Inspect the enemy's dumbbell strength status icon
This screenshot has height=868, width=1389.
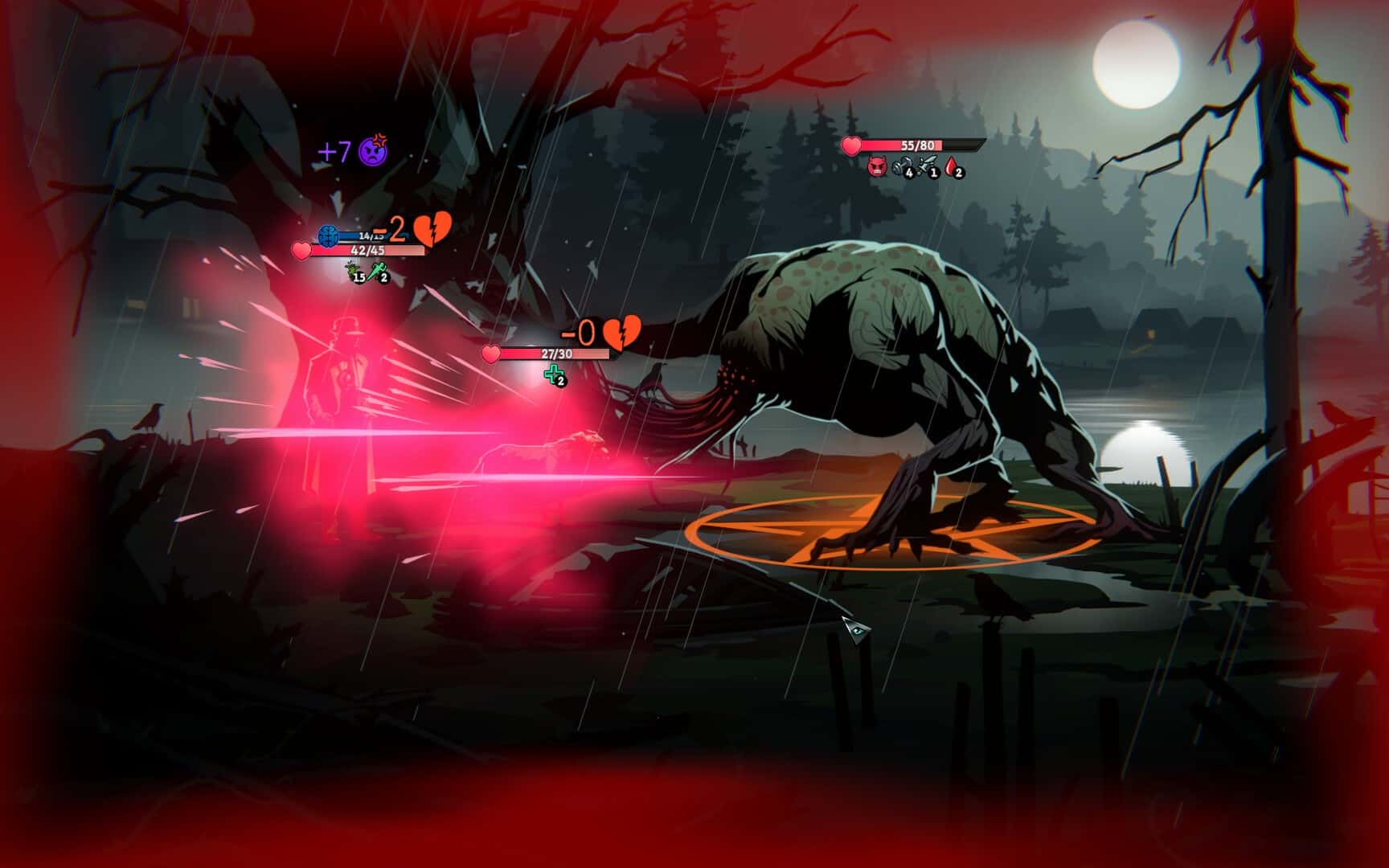(901, 167)
